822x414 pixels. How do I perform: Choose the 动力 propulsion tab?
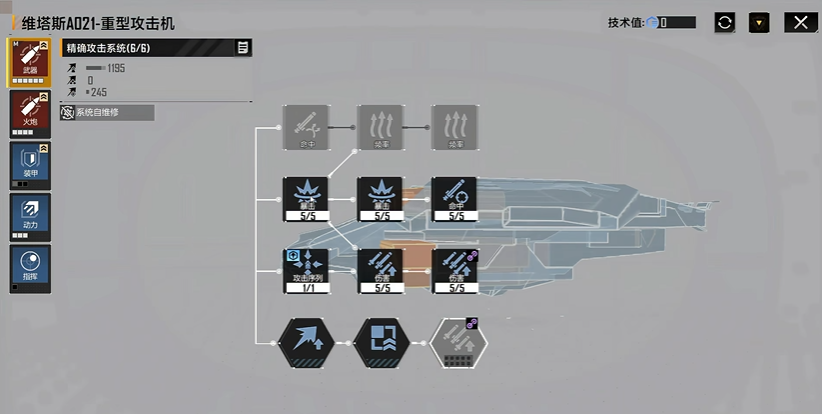(x=30, y=216)
